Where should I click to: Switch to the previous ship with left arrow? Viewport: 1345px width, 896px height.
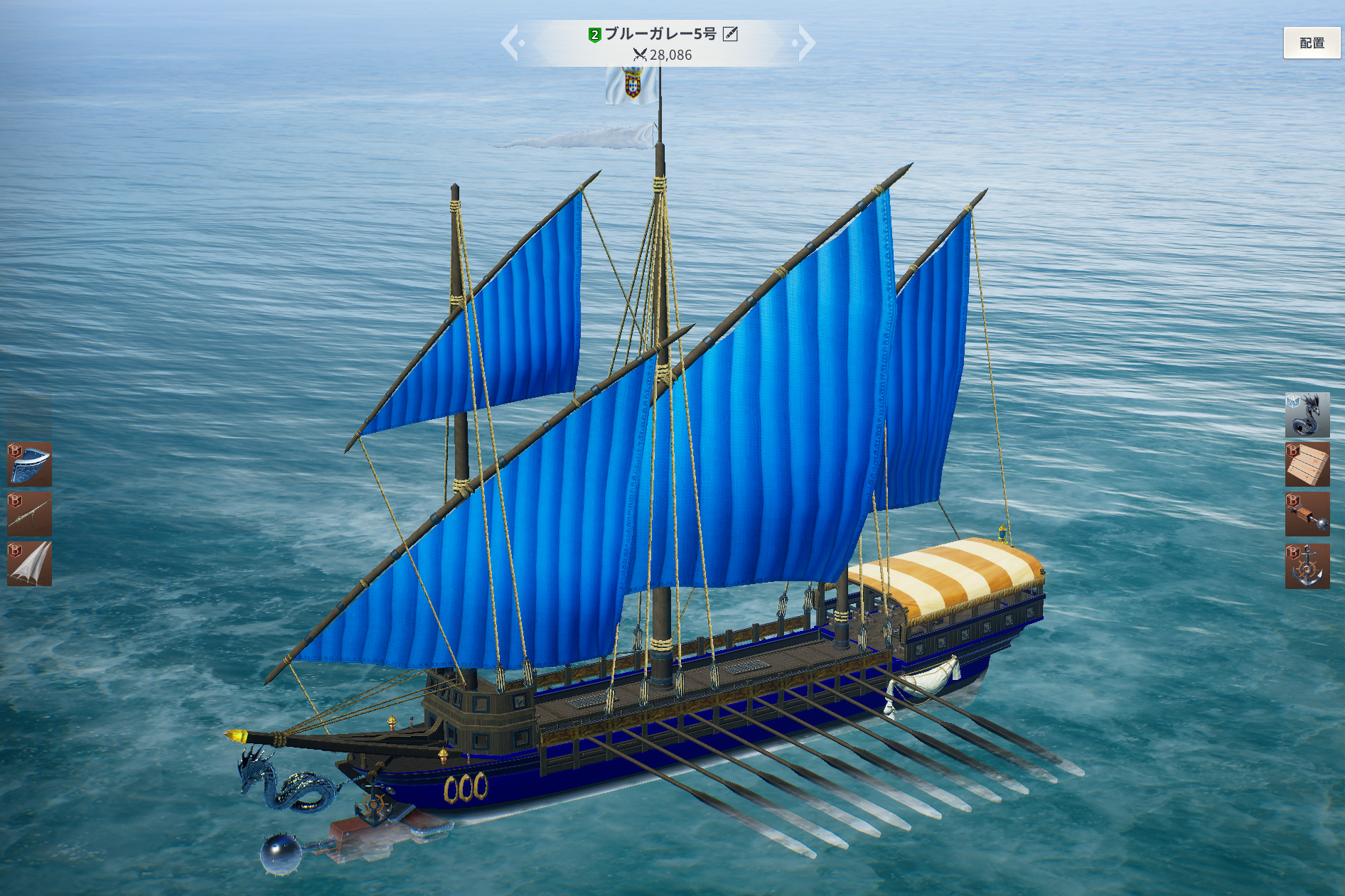(511, 43)
